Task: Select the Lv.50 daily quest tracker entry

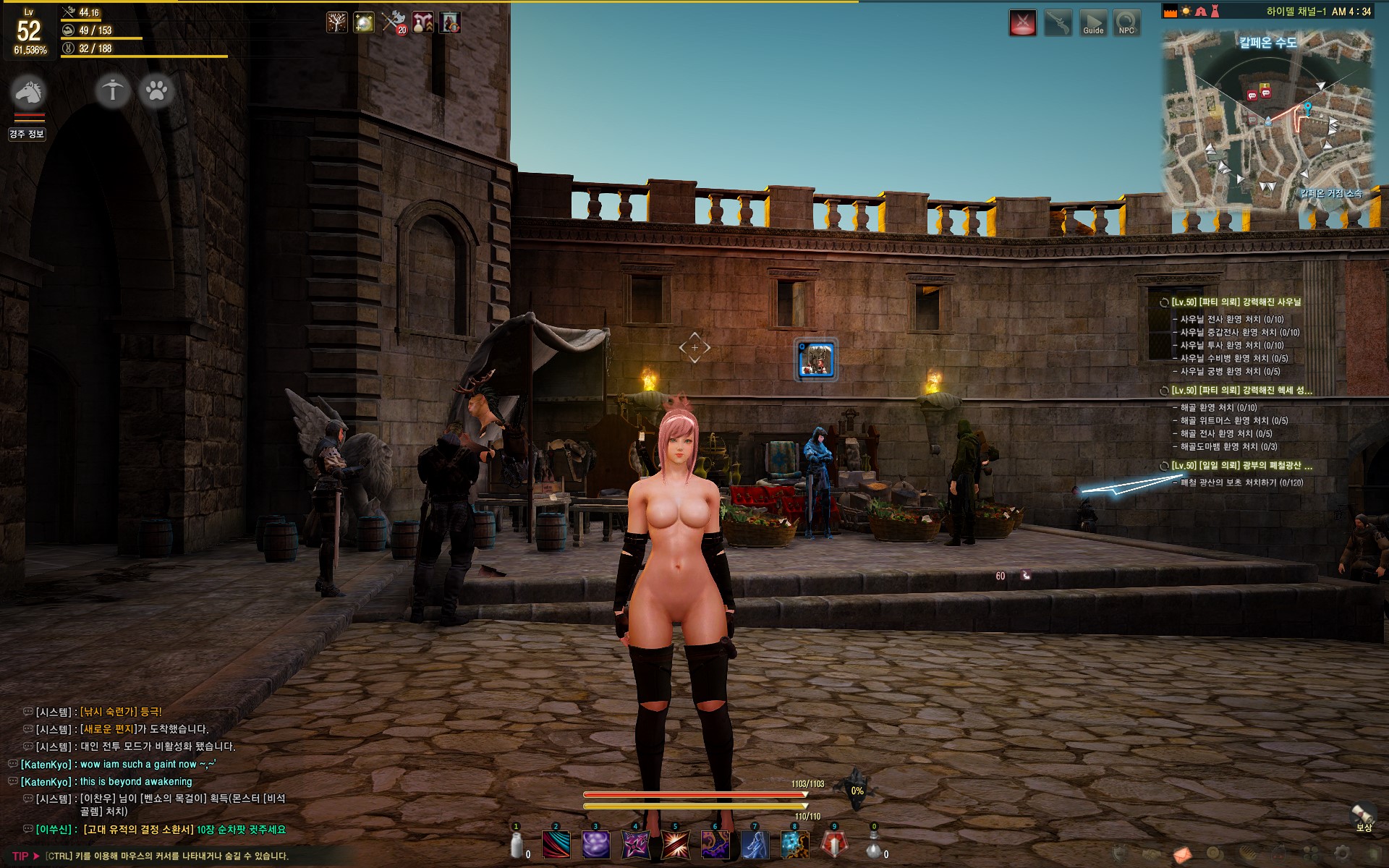Action: pyautogui.click(x=1241, y=466)
